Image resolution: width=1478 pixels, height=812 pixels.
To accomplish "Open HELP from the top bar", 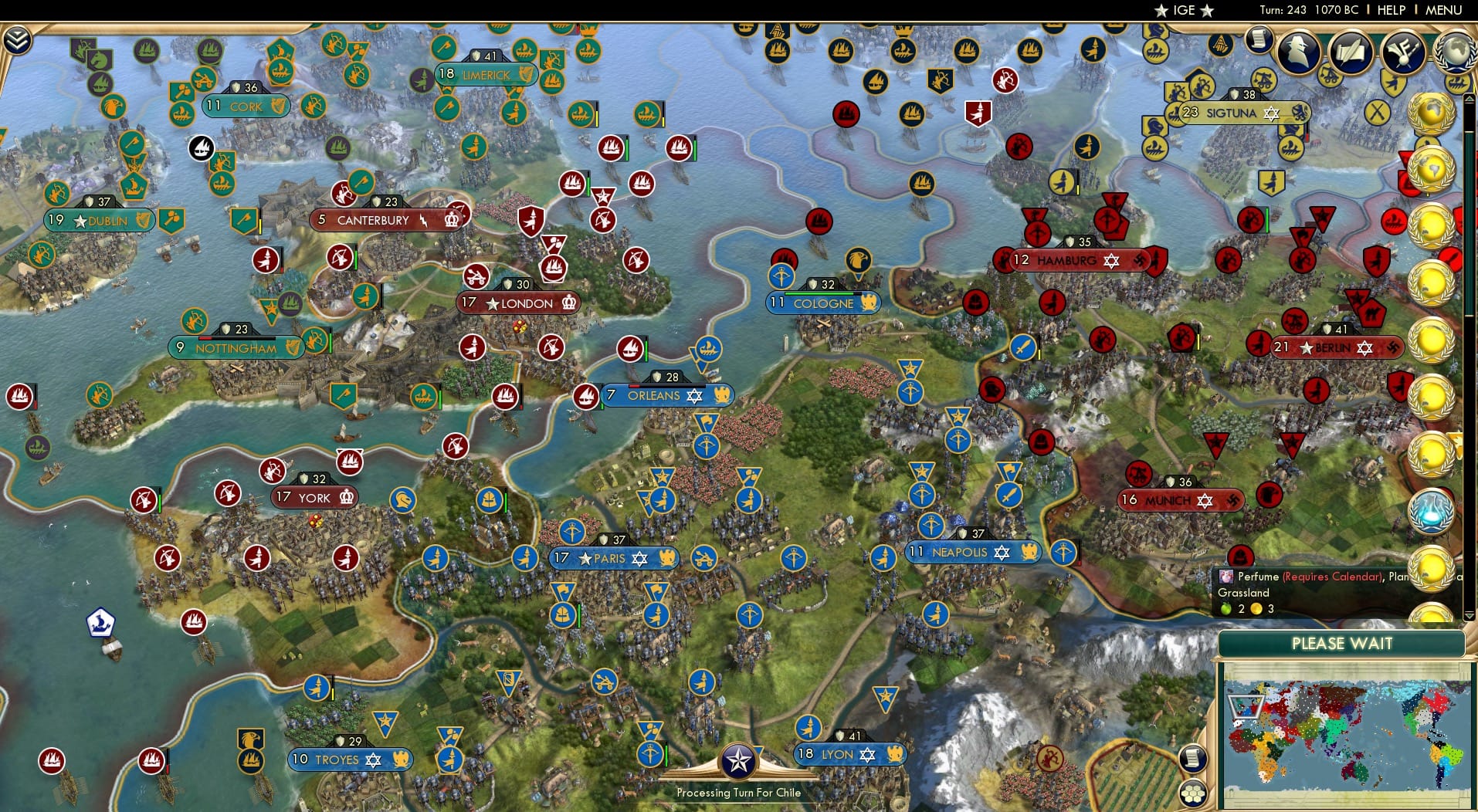I will [x=1390, y=10].
